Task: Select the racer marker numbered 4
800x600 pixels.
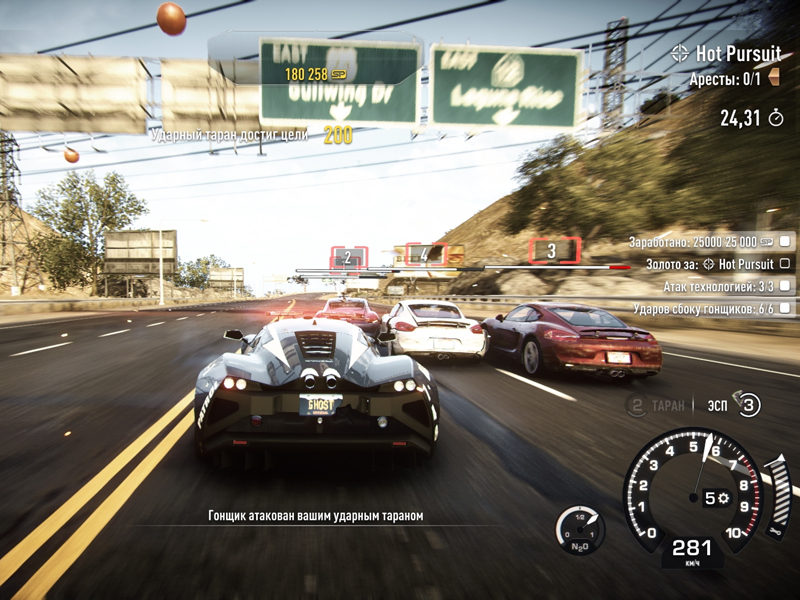Action: click(425, 254)
